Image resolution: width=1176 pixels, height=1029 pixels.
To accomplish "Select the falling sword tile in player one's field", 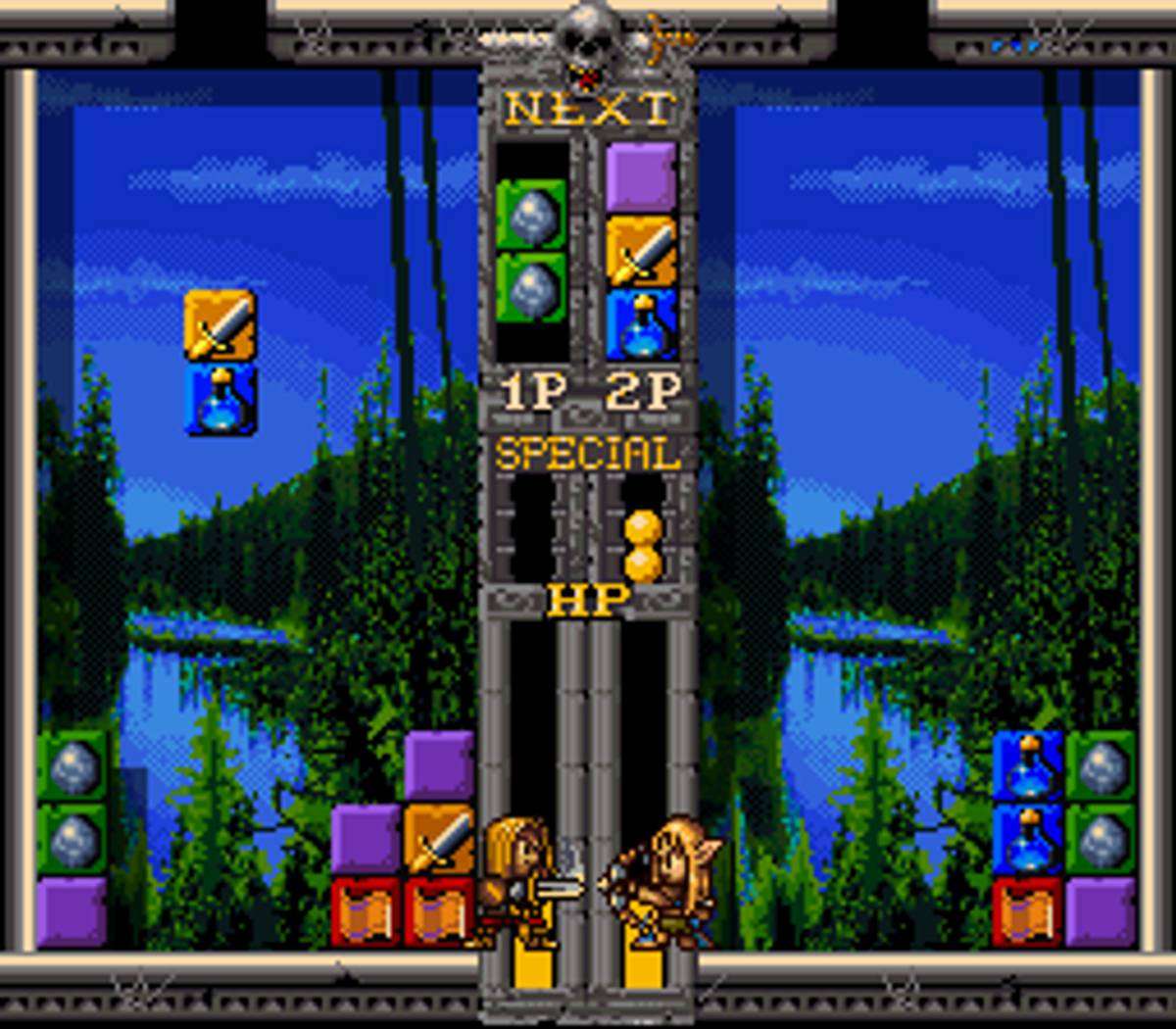I will point(220,325).
